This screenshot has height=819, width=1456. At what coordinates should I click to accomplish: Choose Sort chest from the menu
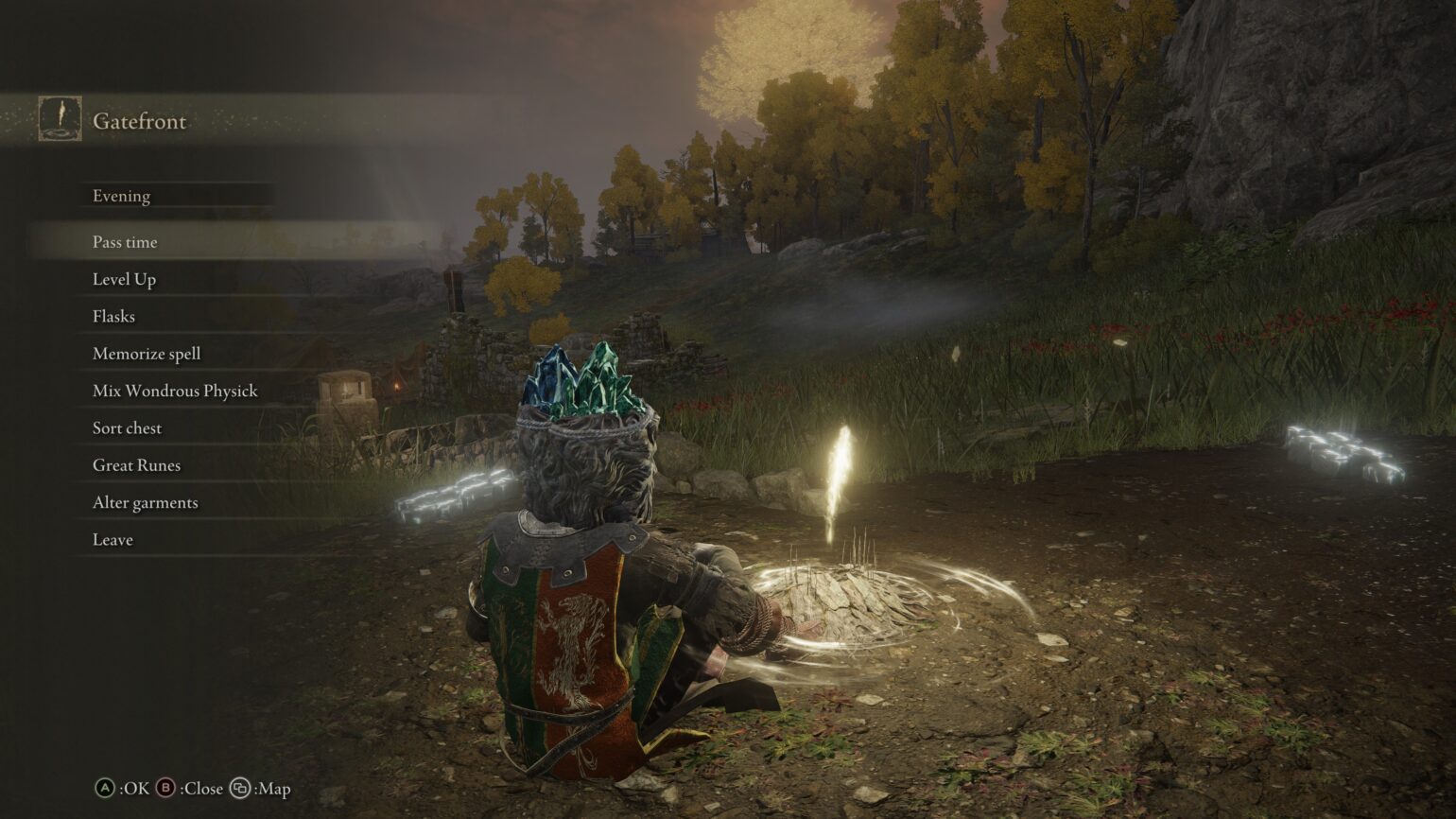pos(127,427)
